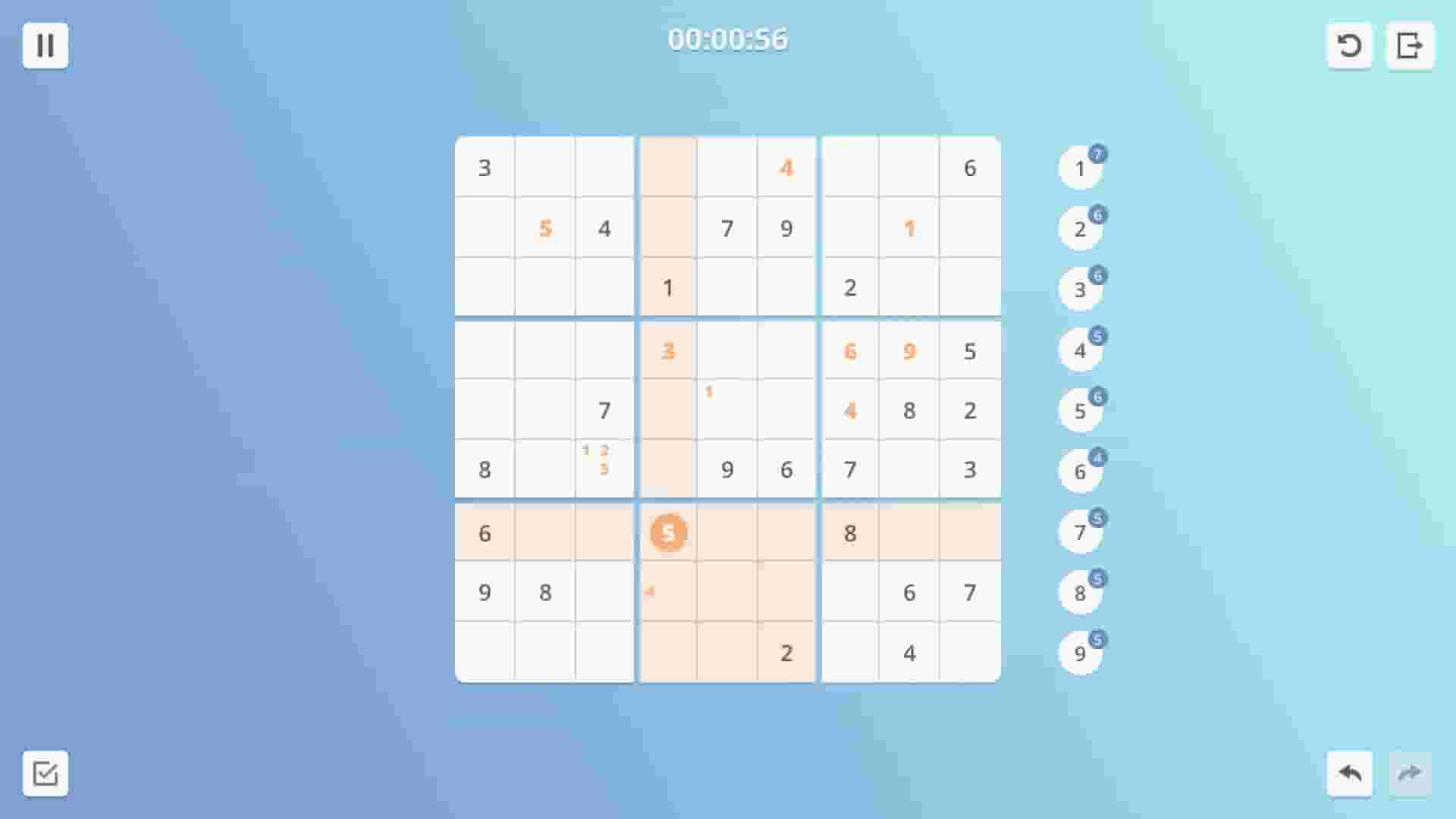Pause the game timer
The image size is (1456, 819).
(x=45, y=45)
